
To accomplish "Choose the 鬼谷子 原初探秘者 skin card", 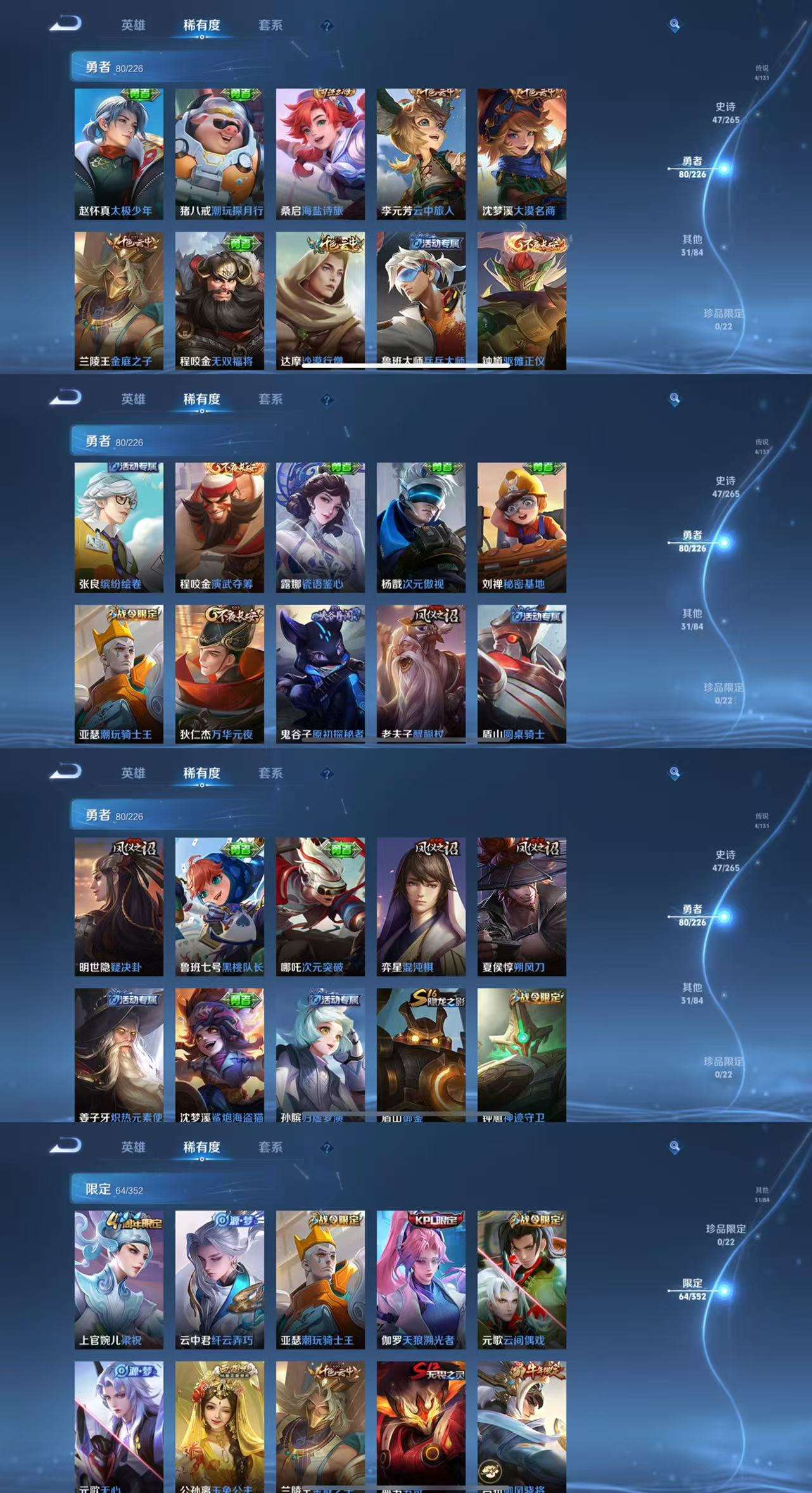I will click(x=320, y=673).
